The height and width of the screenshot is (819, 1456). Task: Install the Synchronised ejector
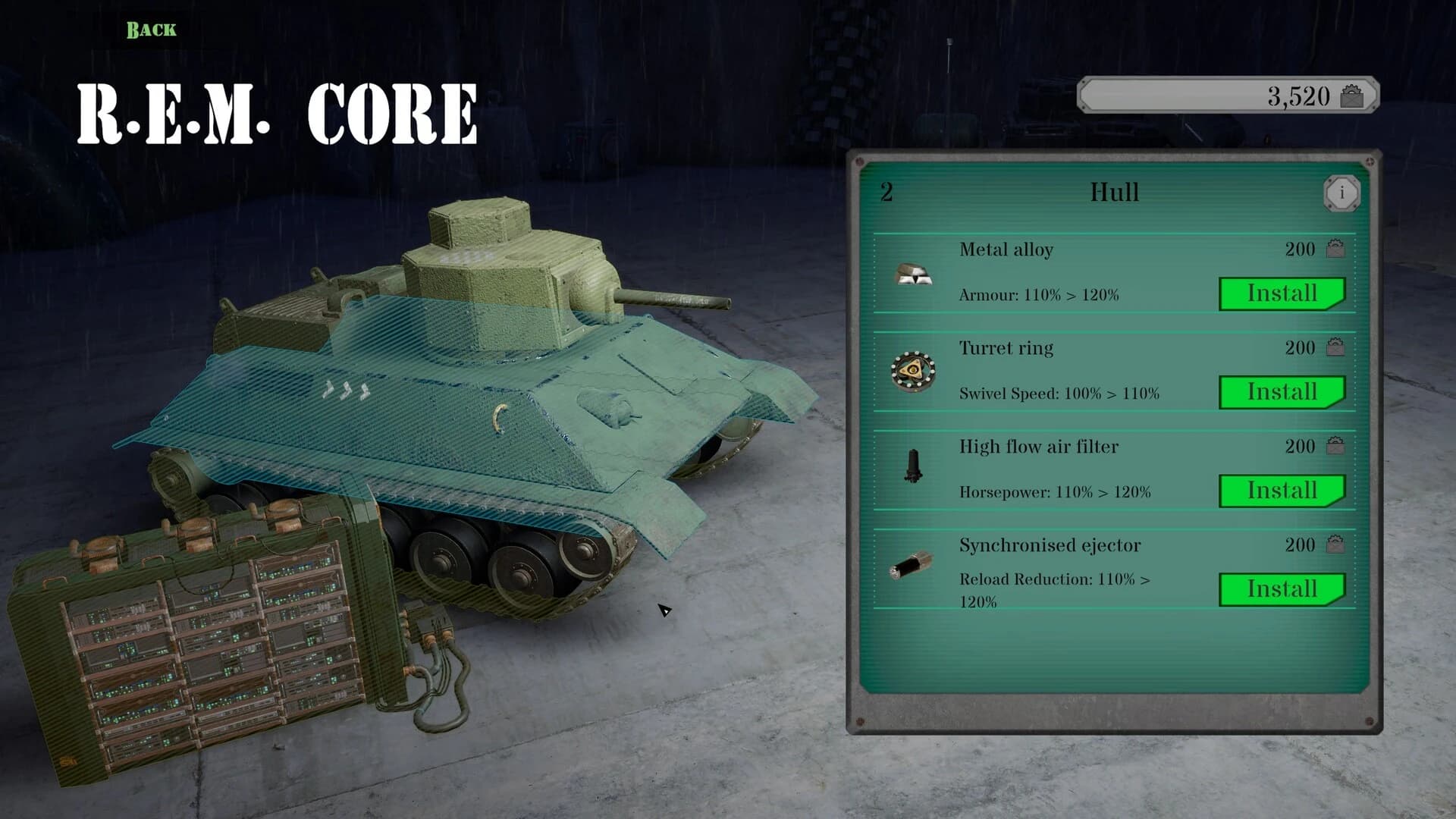(1282, 588)
